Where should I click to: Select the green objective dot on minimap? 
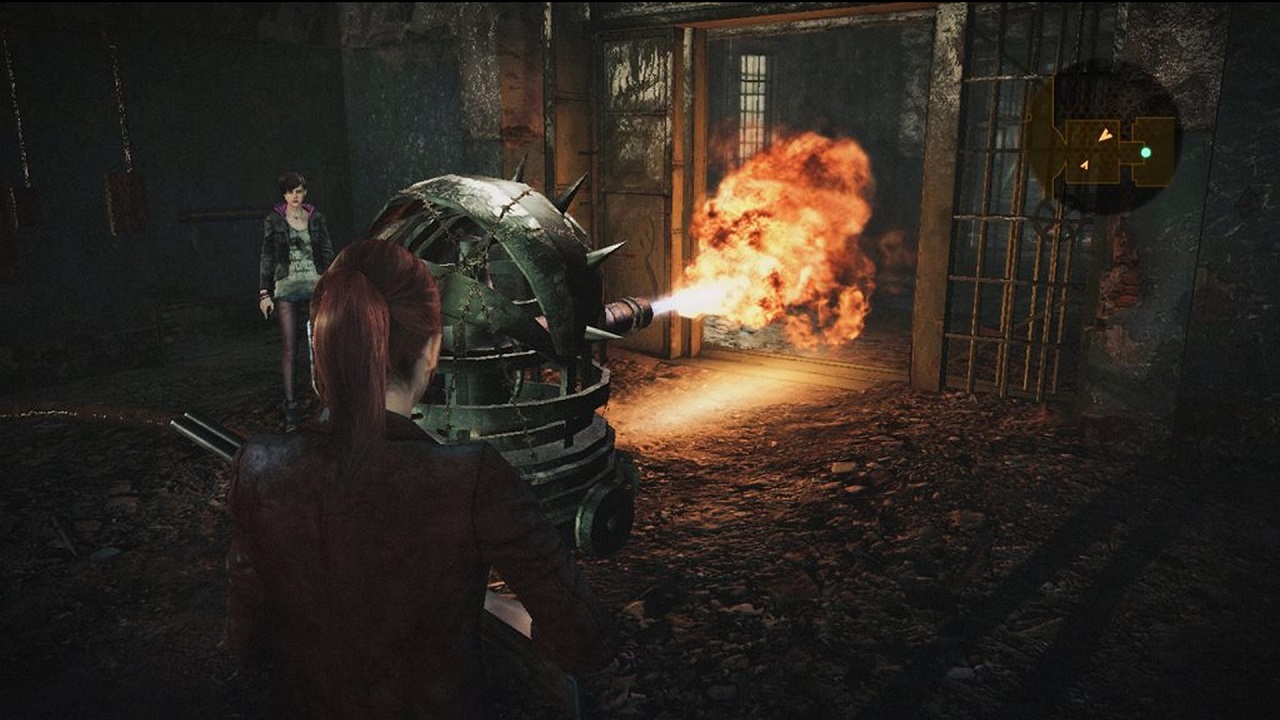click(x=1146, y=153)
